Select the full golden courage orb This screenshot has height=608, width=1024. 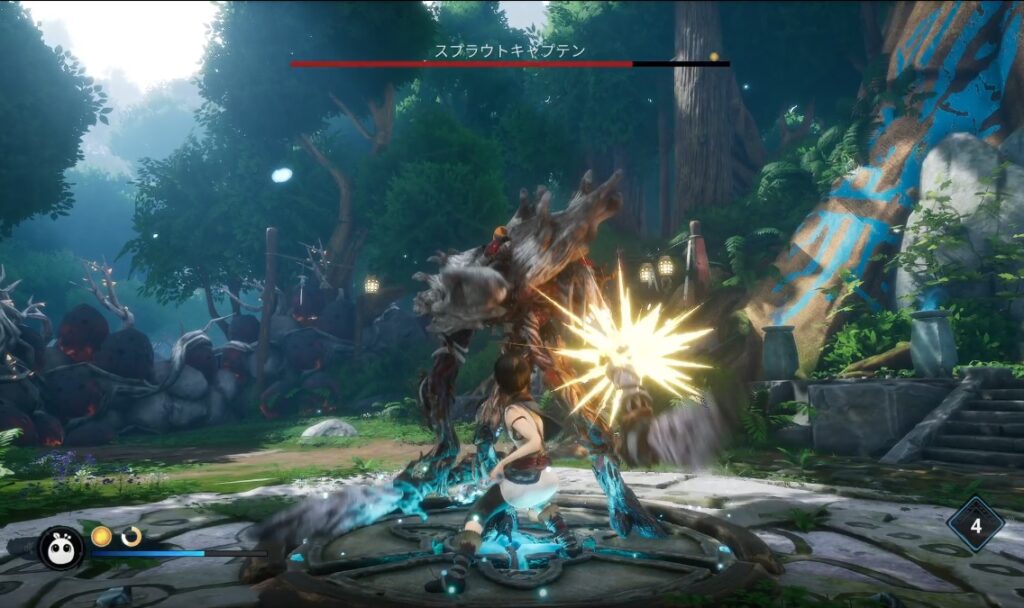click(x=101, y=536)
